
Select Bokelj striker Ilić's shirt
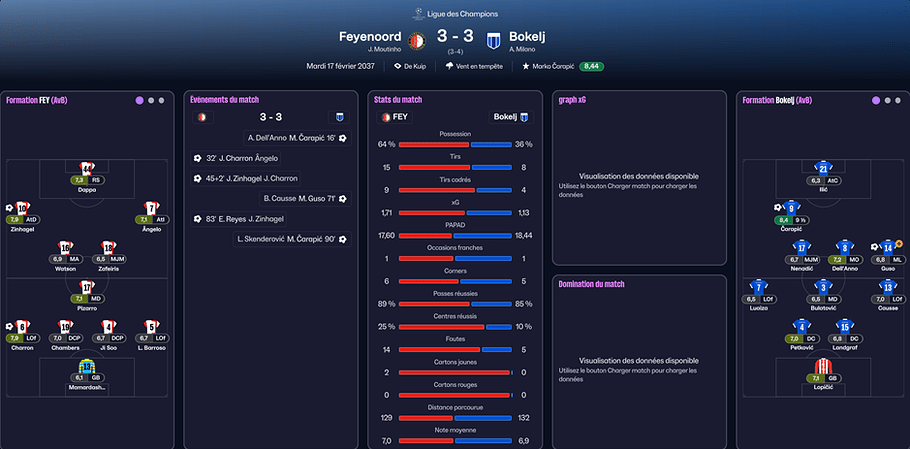click(x=823, y=168)
